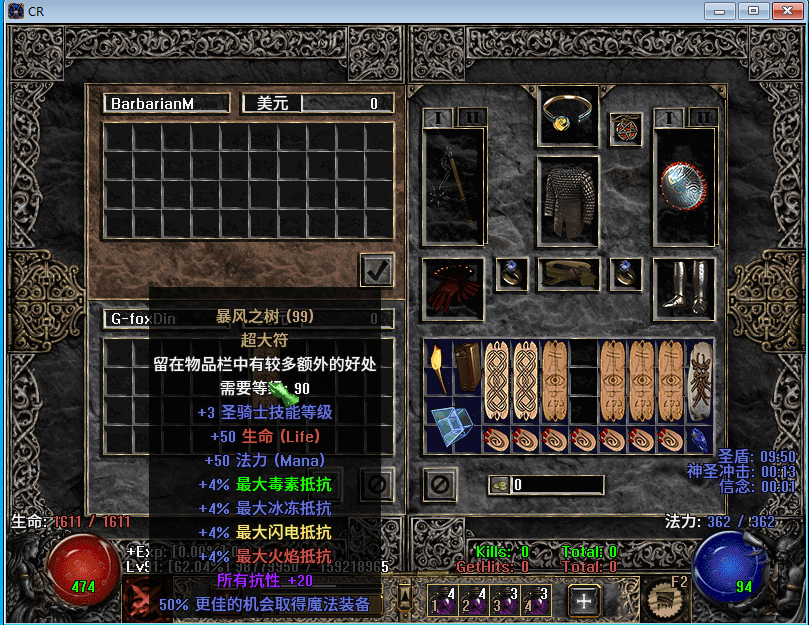Pick the belt in the waist slot

click(x=568, y=273)
